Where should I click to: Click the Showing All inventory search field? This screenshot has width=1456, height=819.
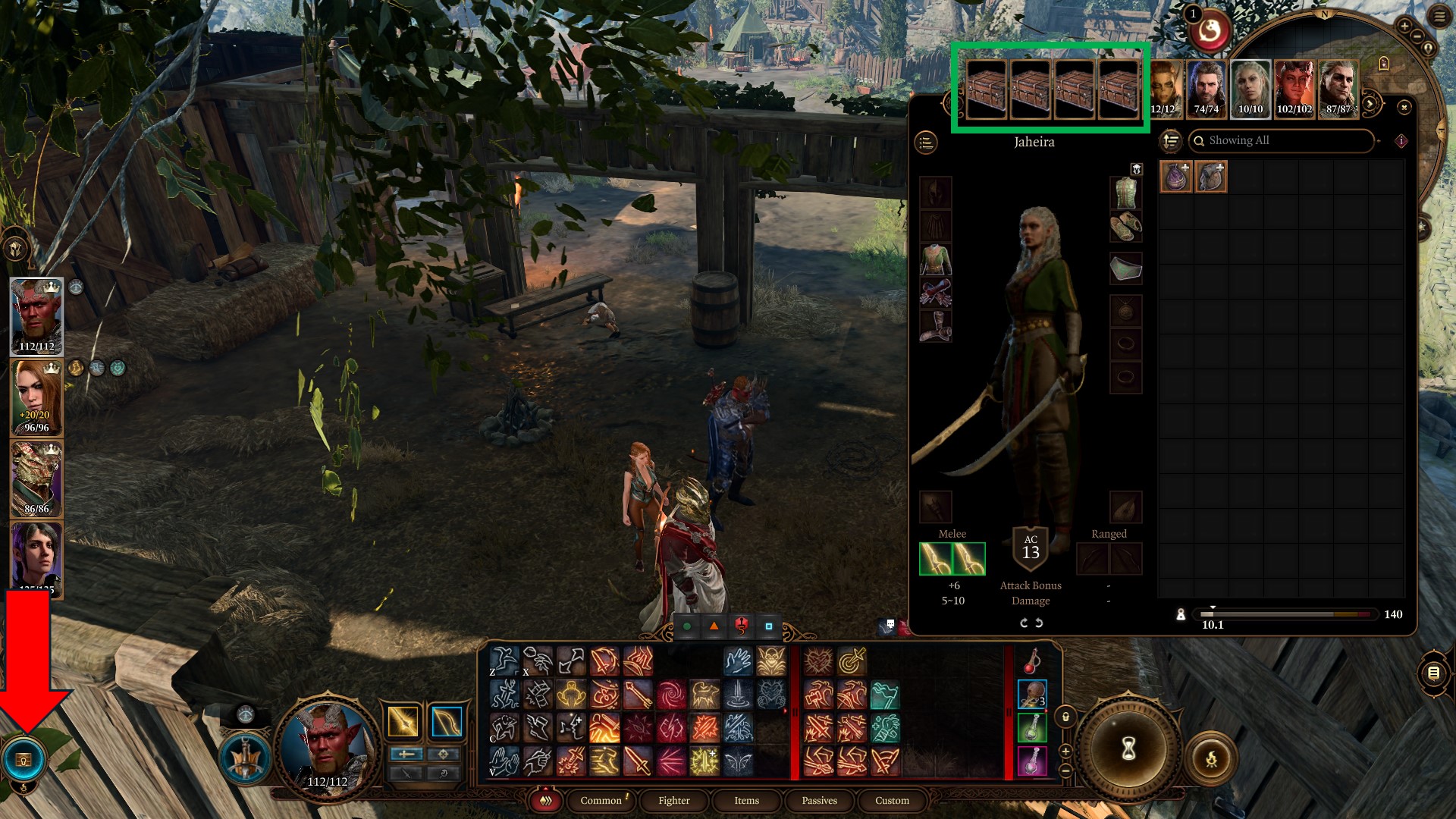click(1282, 140)
